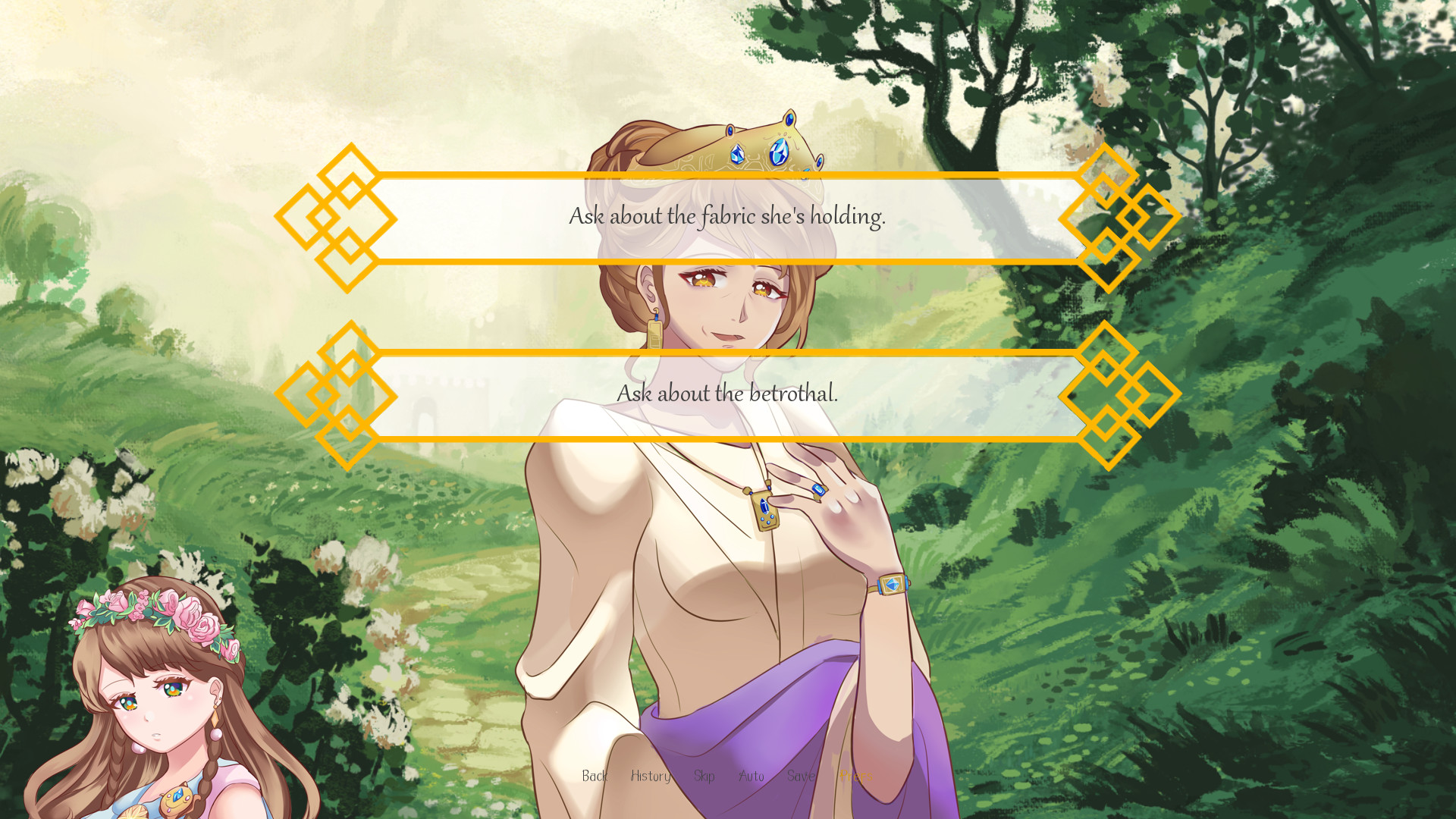This screenshot has width=1456, height=819.
Task: Choose 'Ask about the betrothal.'
Action: click(728, 394)
